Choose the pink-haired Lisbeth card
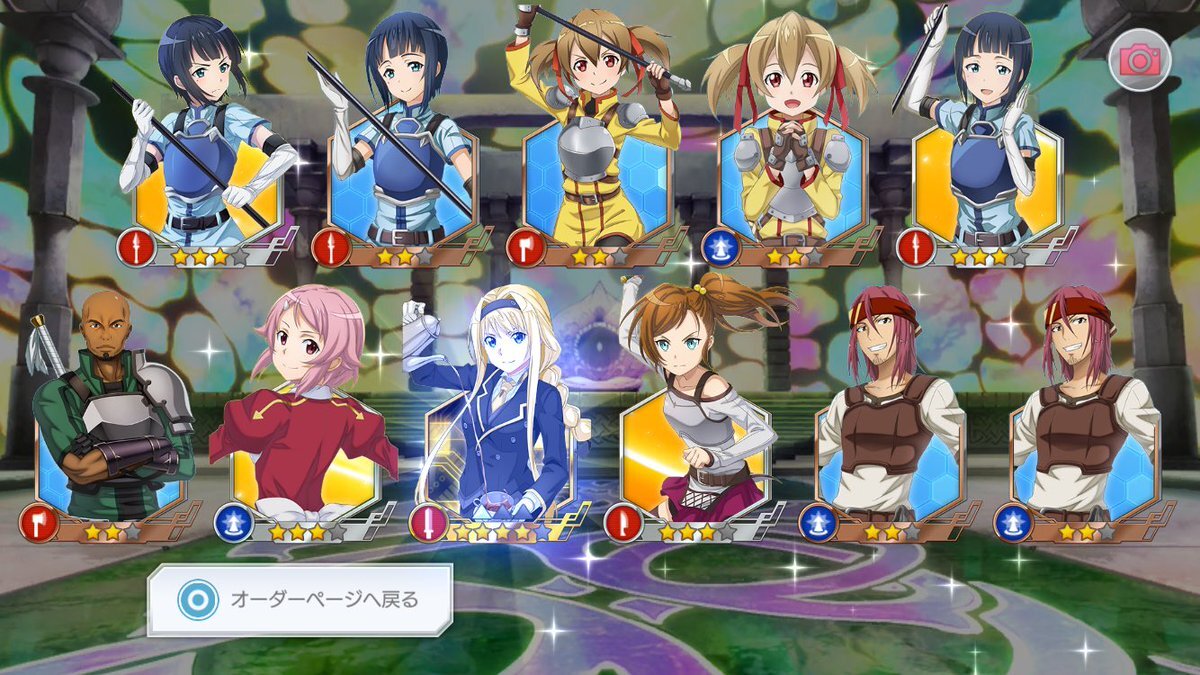 click(x=305, y=420)
